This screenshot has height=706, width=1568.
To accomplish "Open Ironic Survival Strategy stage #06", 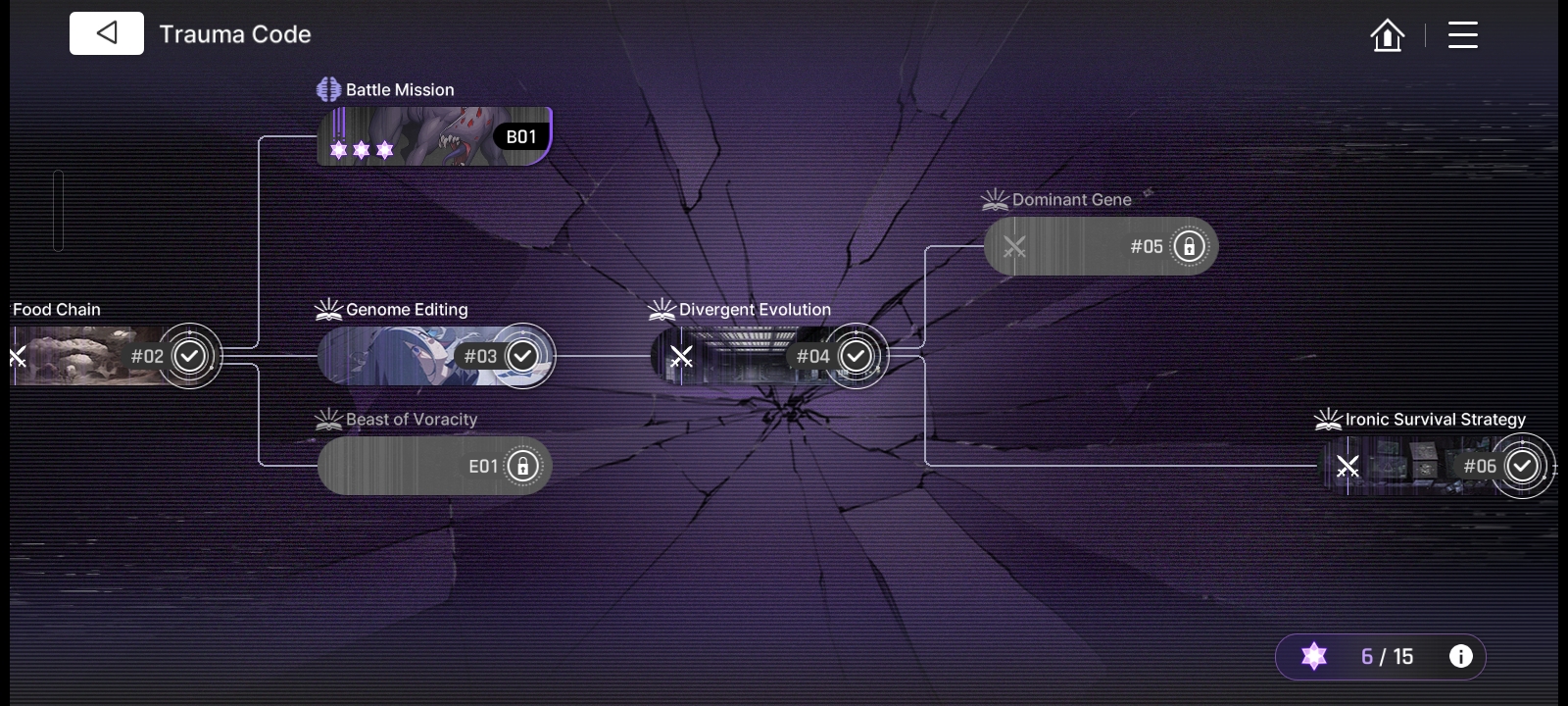I will pyautogui.click(x=1434, y=466).
